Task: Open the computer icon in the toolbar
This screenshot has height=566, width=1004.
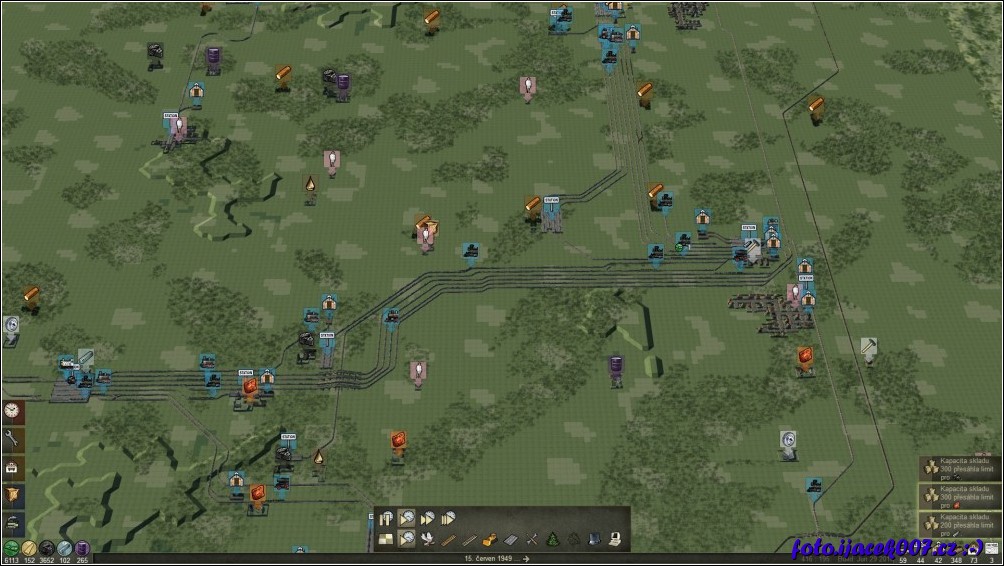Action: [x=615, y=539]
